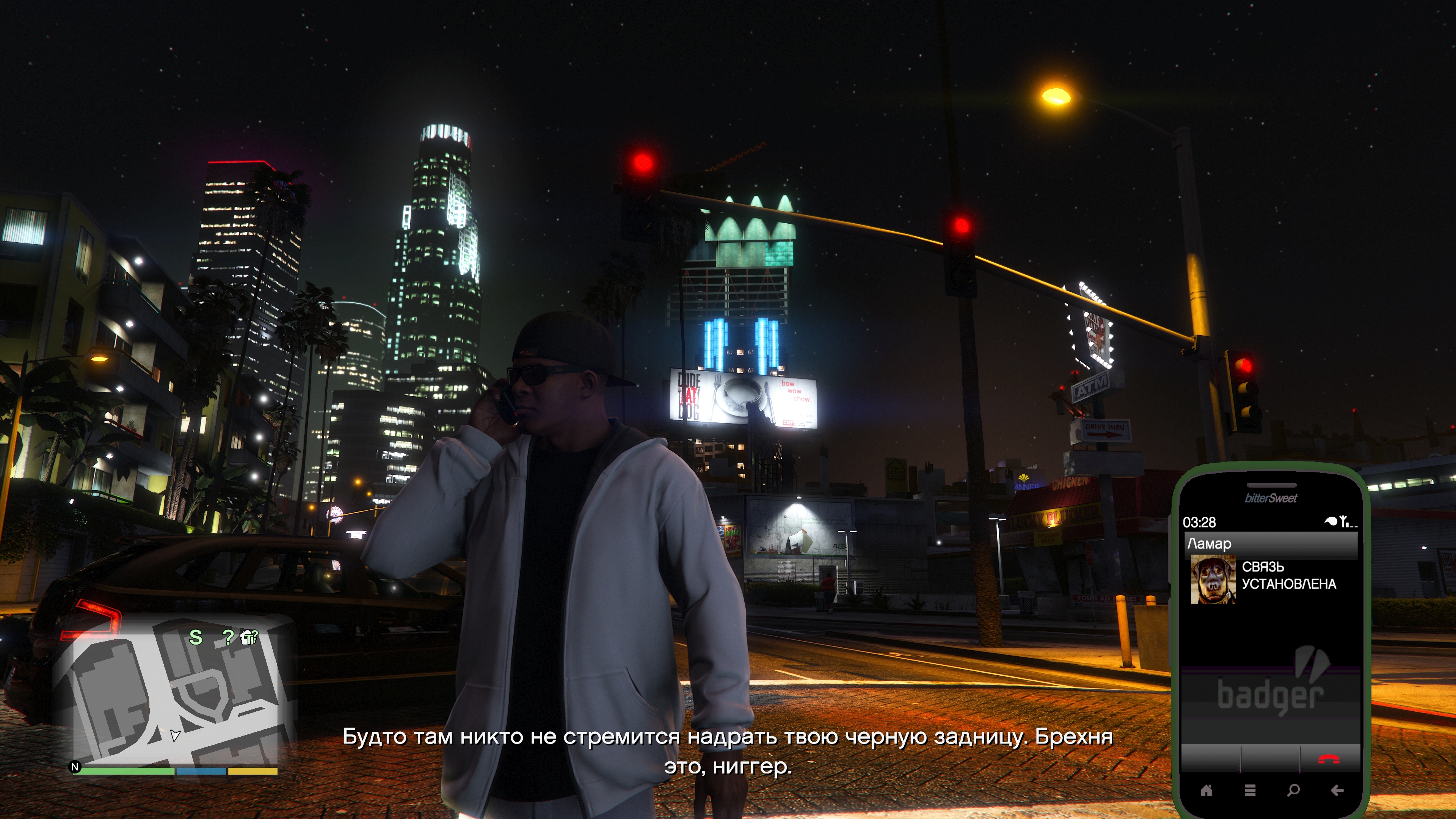Tap the phone's home icon
The image size is (1456, 819).
[x=1206, y=790]
